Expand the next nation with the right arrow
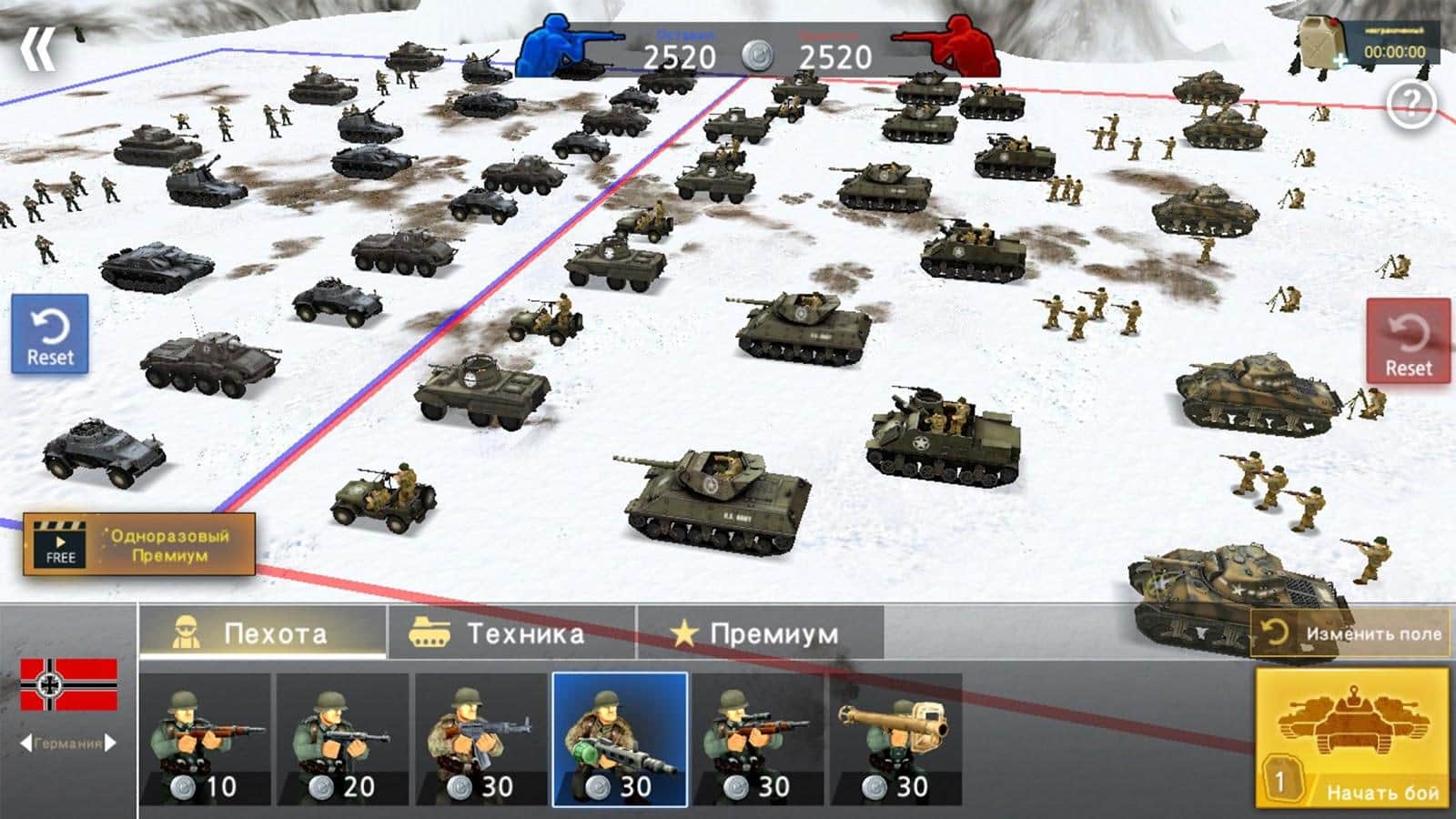 point(109,743)
